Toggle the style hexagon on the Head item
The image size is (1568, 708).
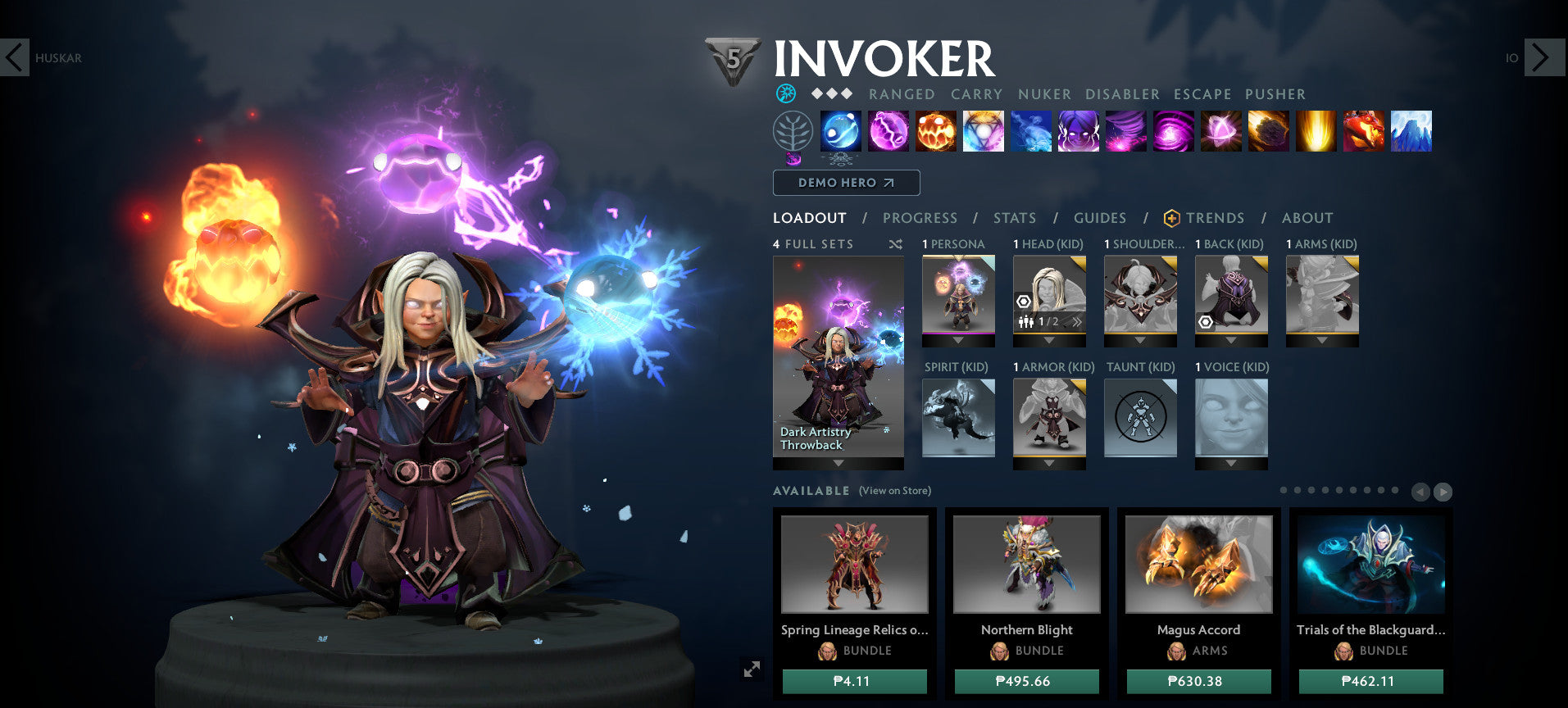click(x=1024, y=302)
